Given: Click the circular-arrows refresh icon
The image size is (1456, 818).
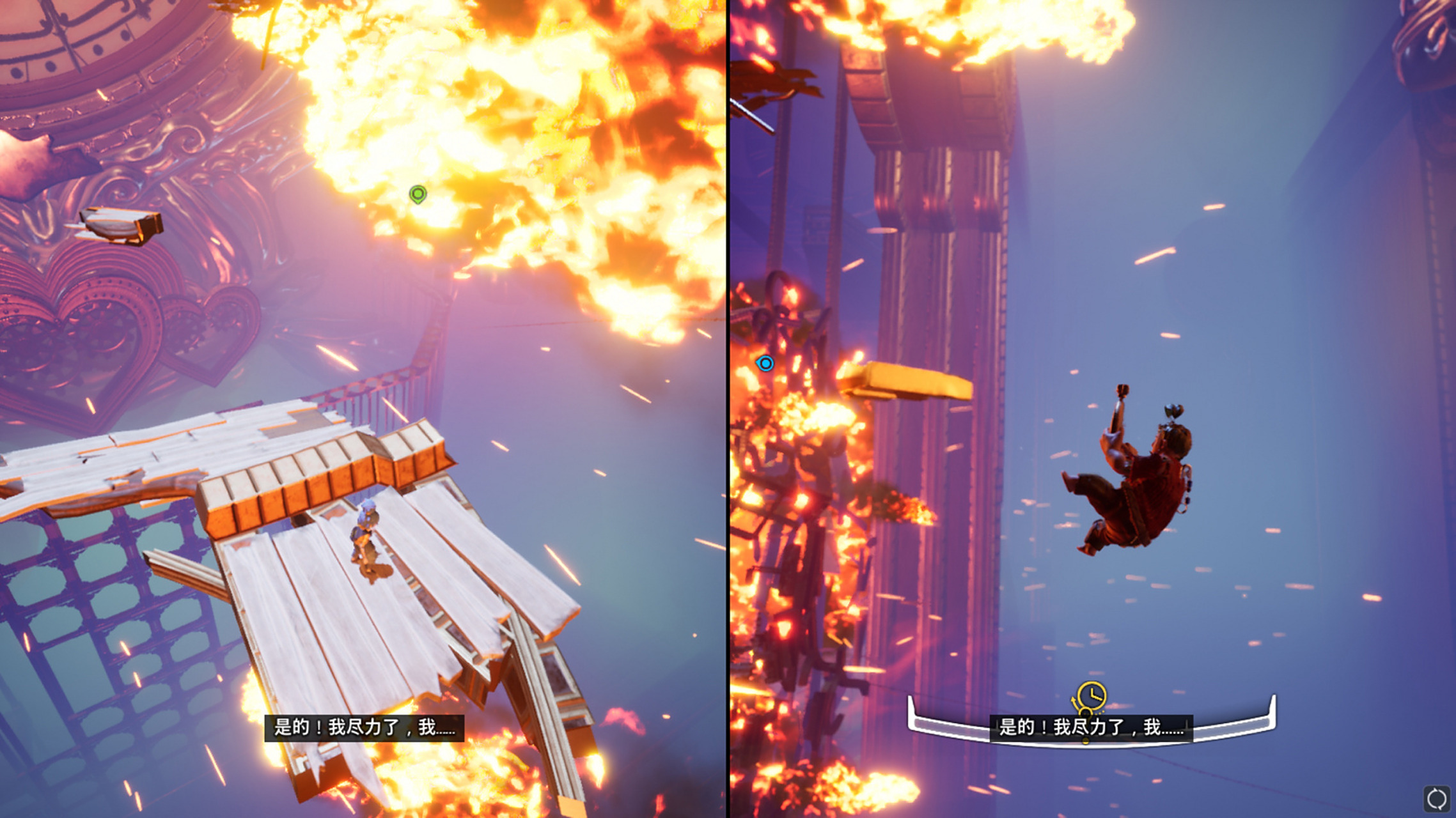Looking at the screenshot, I should pos(1436,798).
